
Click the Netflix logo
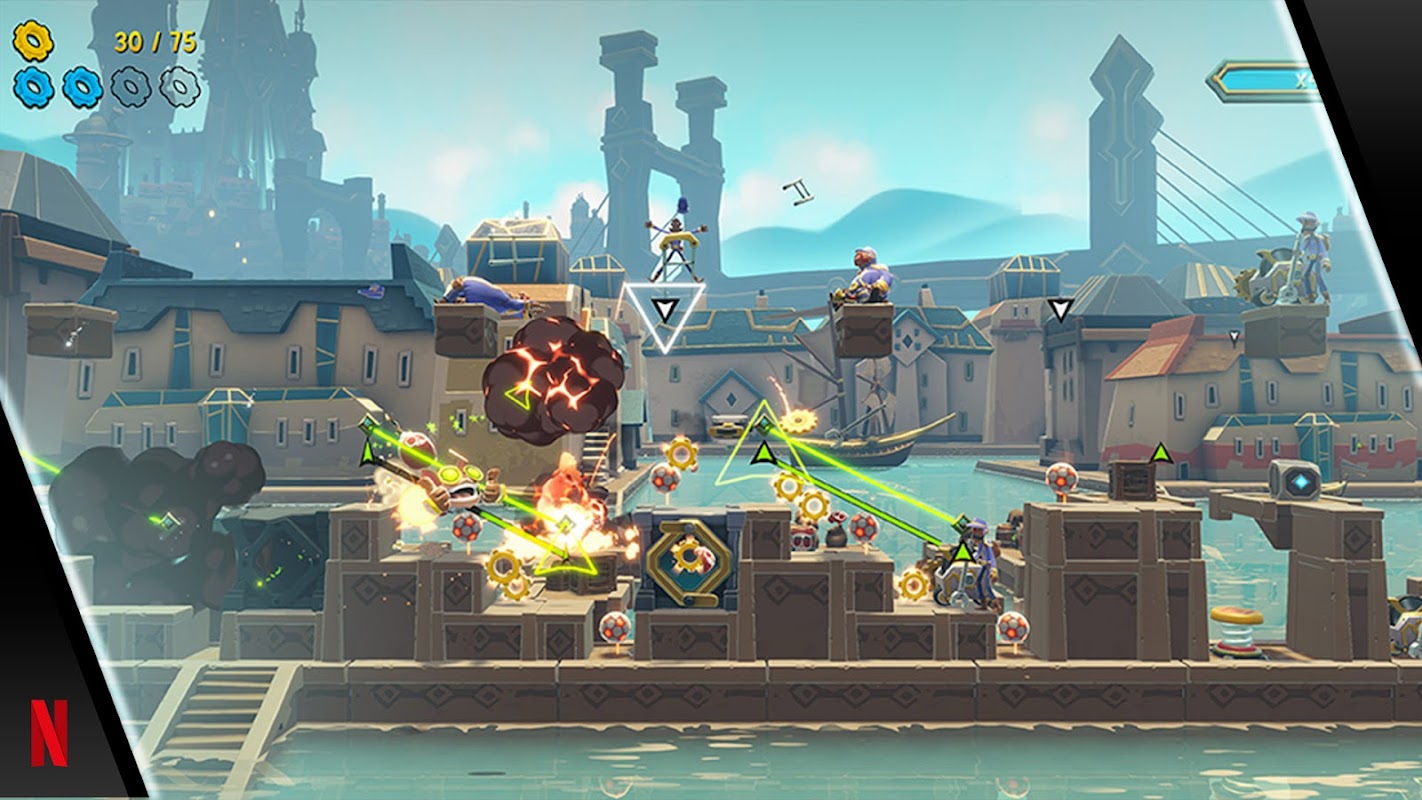coord(49,732)
